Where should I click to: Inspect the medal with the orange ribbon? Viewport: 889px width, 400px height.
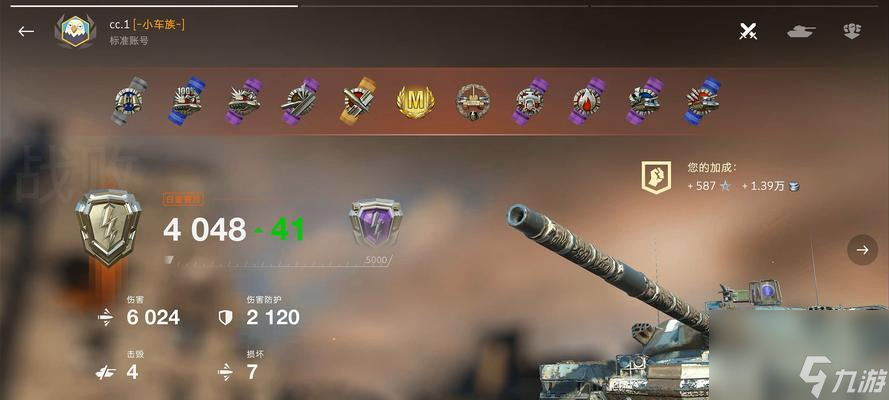pos(357,101)
